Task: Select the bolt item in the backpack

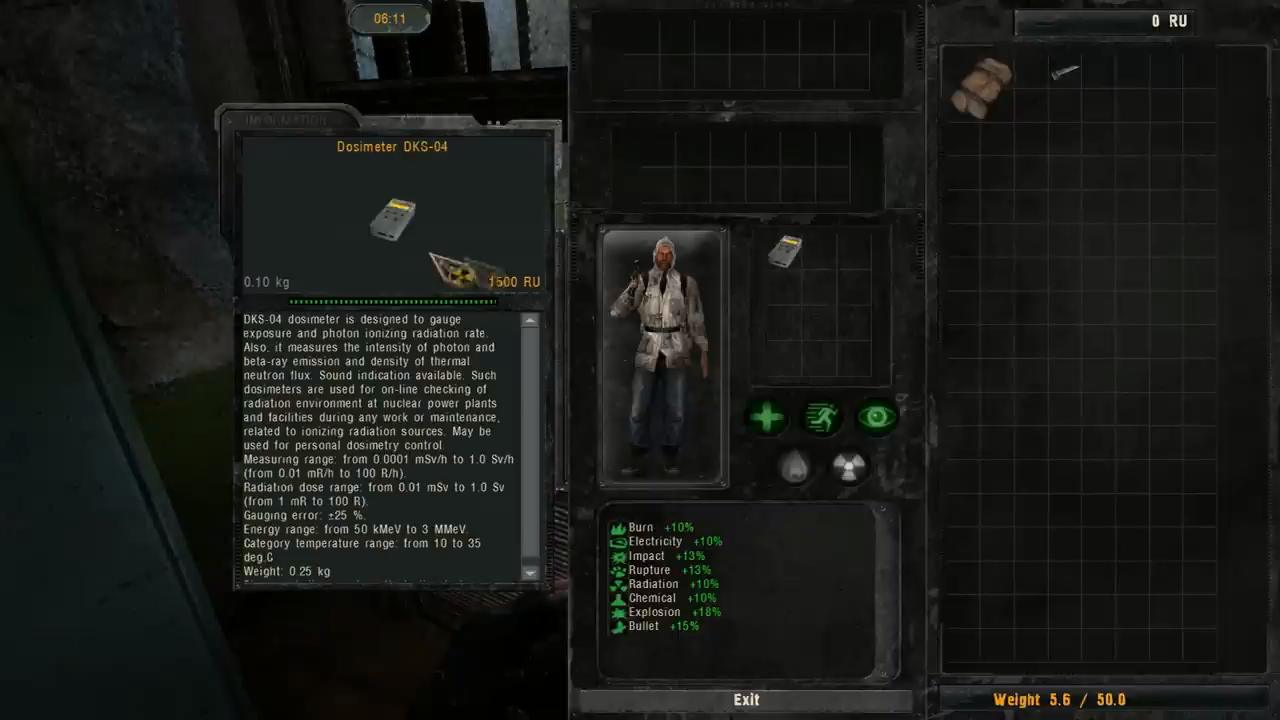Action: tap(1064, 70)
